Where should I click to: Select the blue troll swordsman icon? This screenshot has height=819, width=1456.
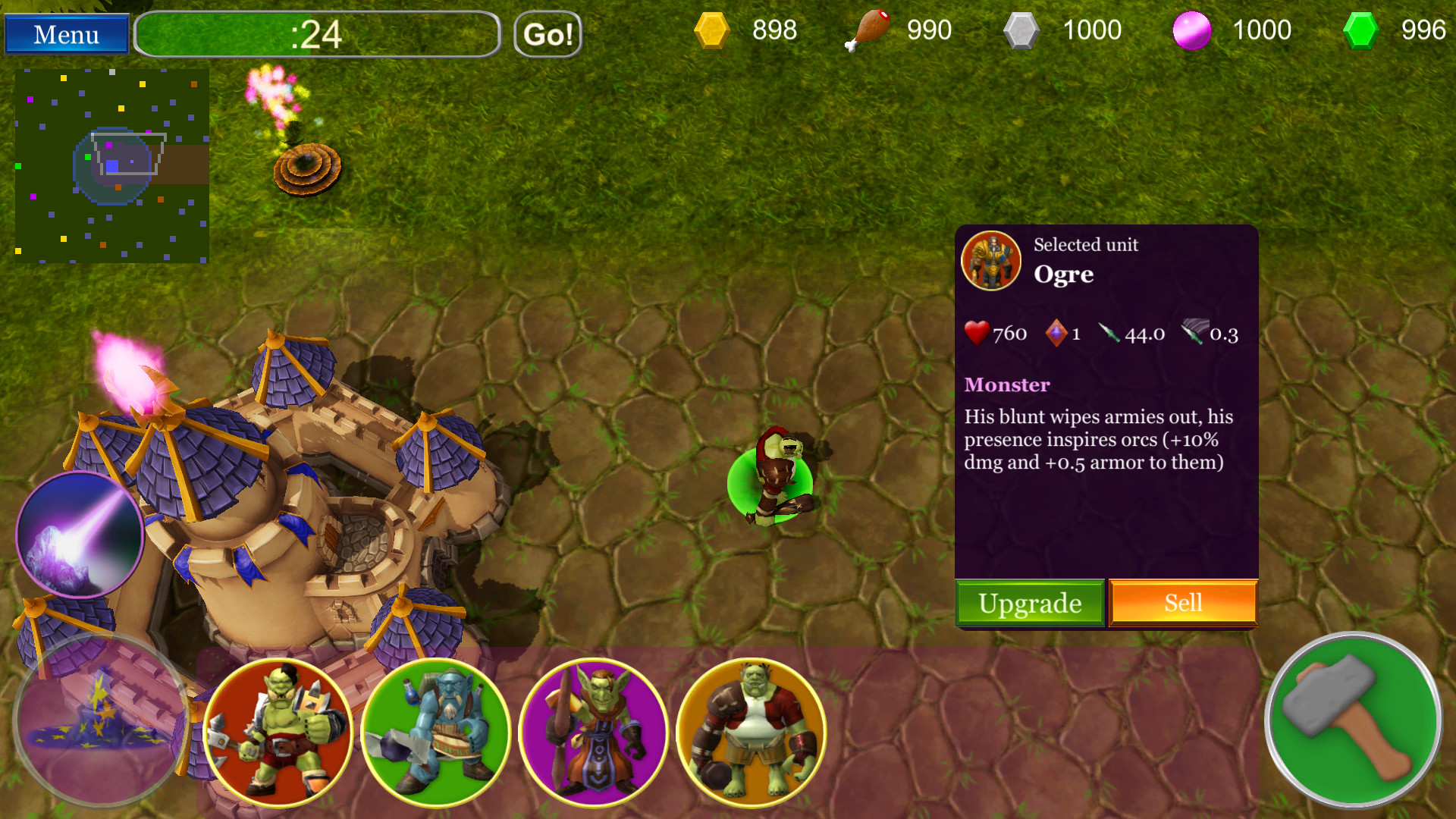438,730
